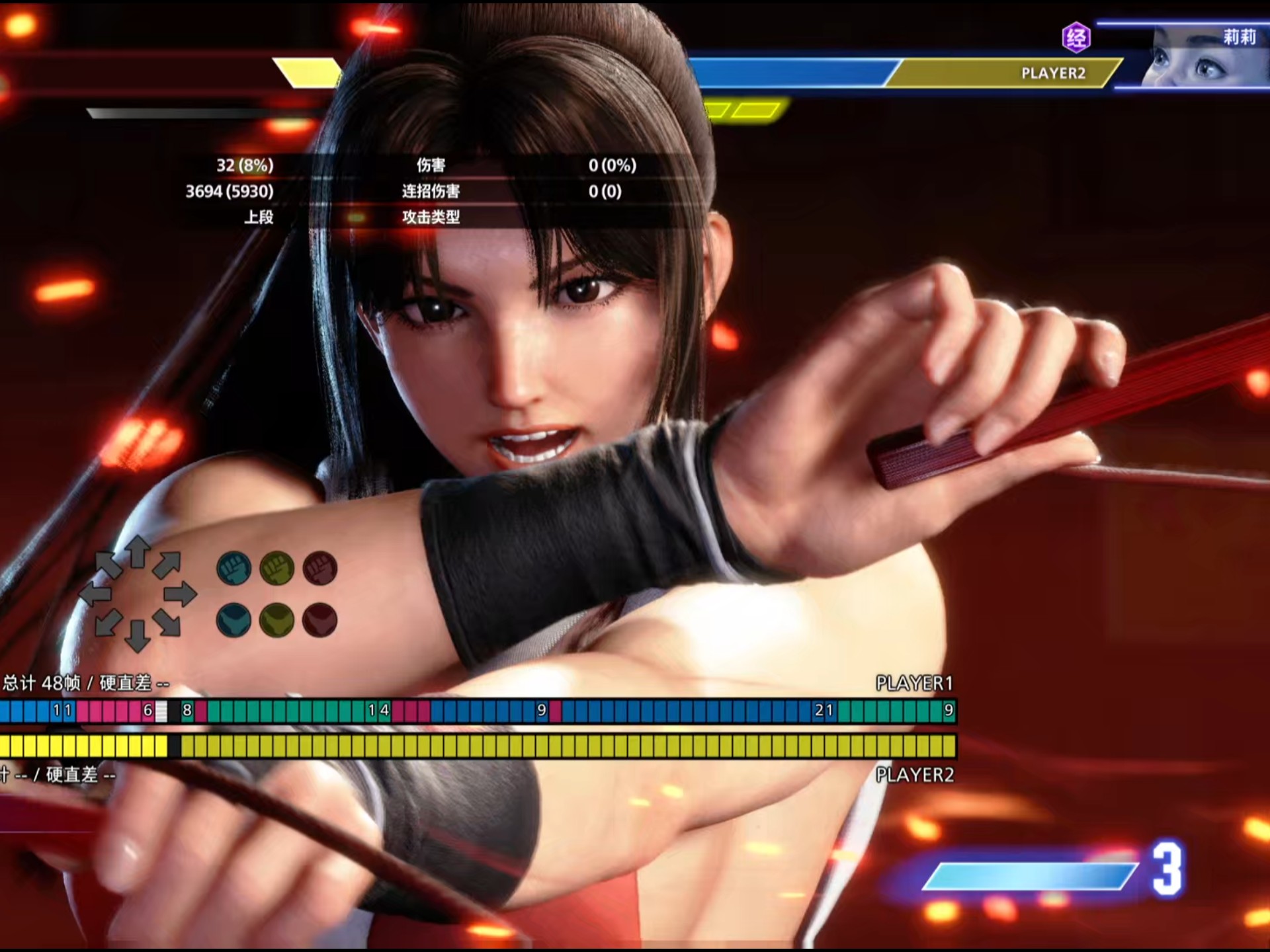Viewport: 1270px width, 952px height.
Task: Select the green medium punch fist icon
Action: pos(276,569)
